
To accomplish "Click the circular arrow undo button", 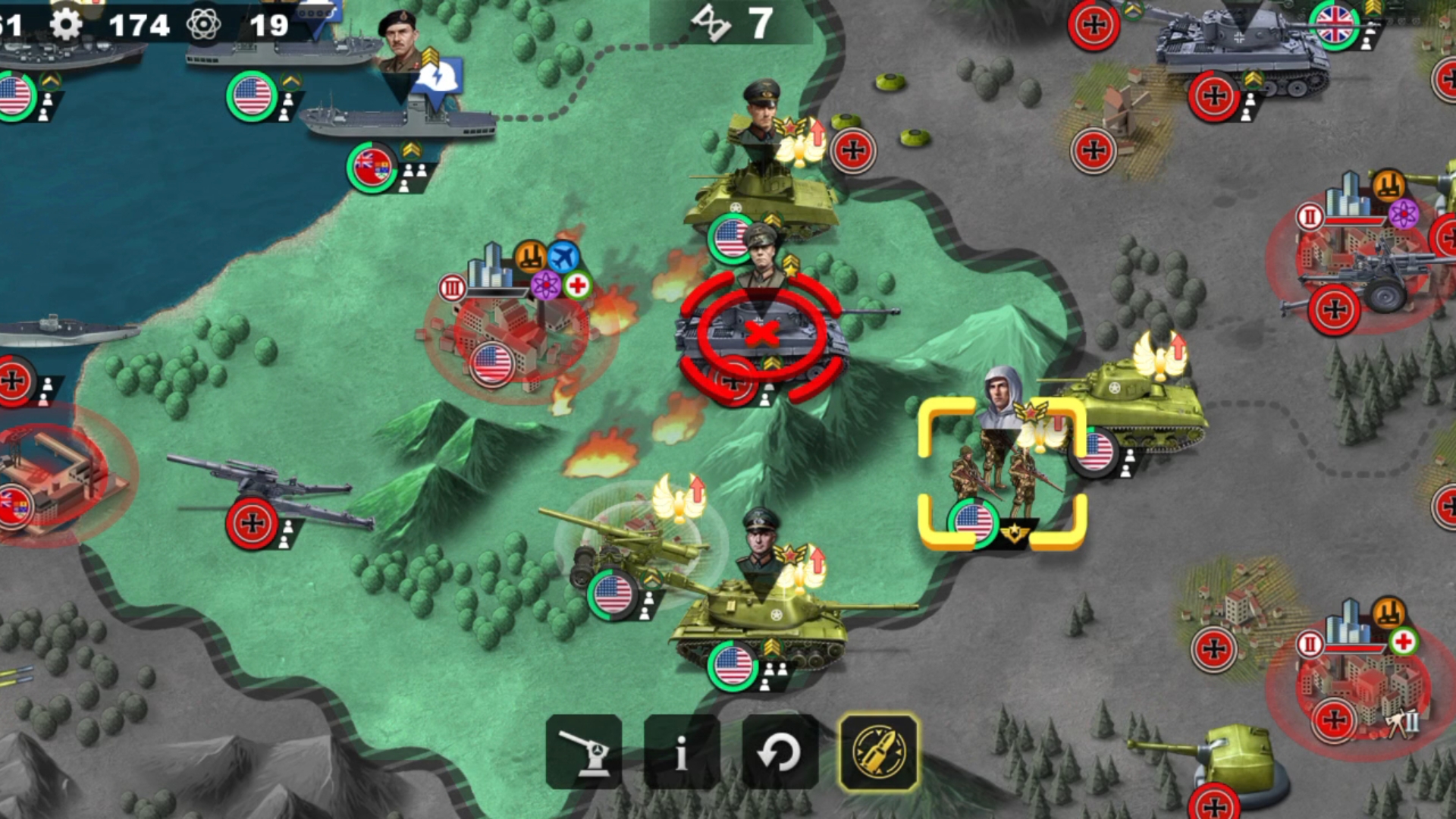I will (x=780, y=752).
